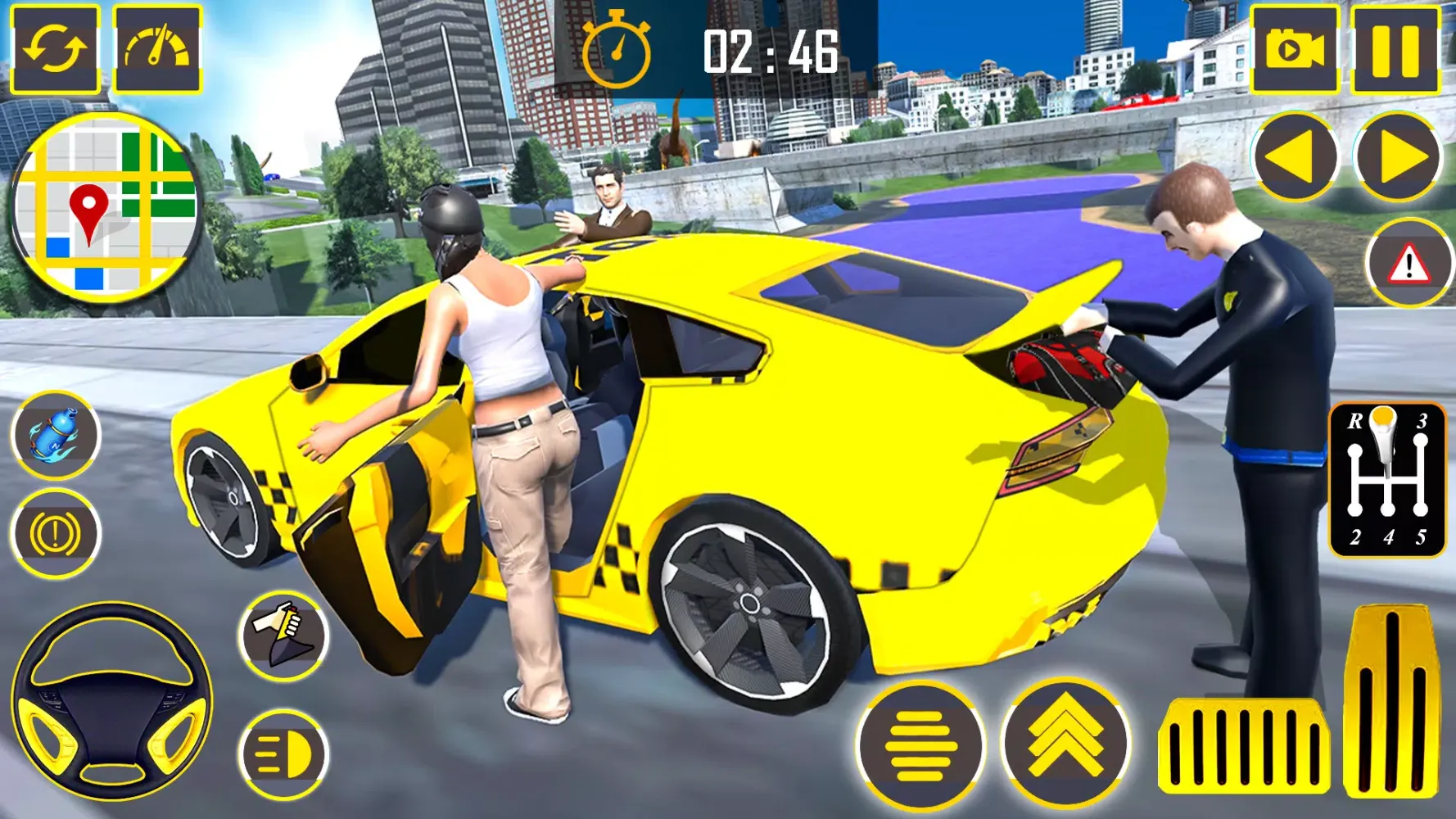Screen dimensions: 1456x819
Task: Steer left with the left arrow
Action: [x=1295, y=157]
